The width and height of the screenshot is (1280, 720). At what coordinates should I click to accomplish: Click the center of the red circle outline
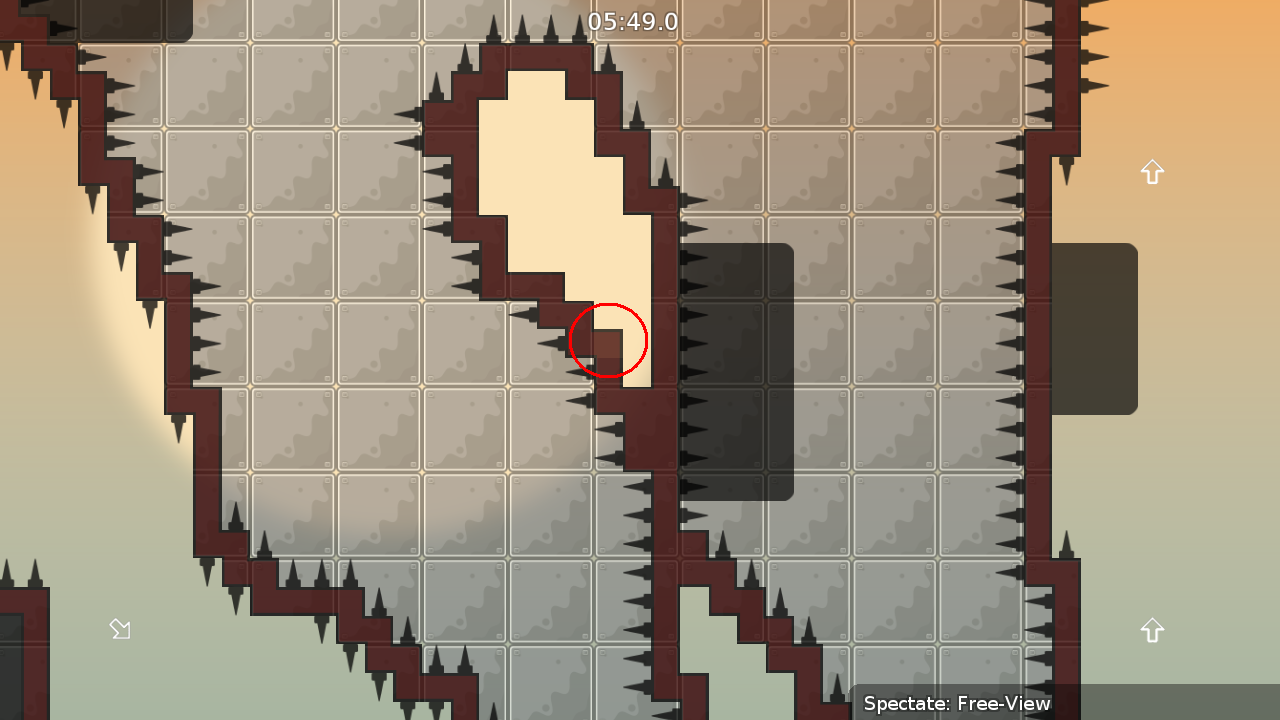point(608,340)
